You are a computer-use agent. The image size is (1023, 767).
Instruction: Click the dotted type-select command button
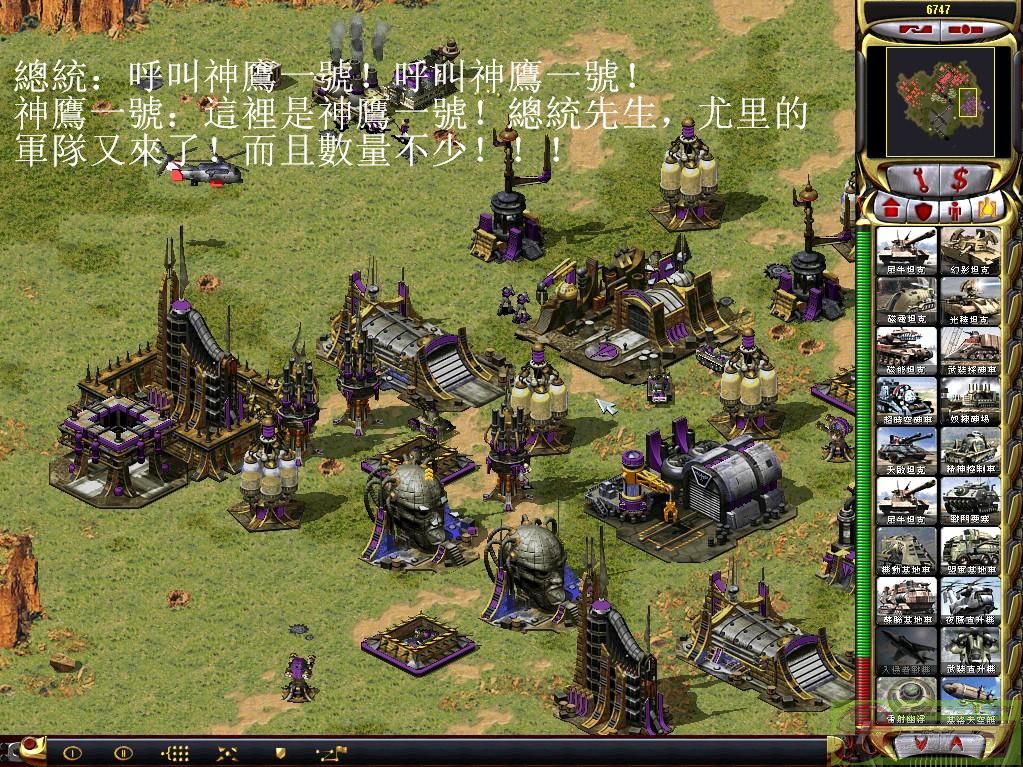[x=176, y=752]
